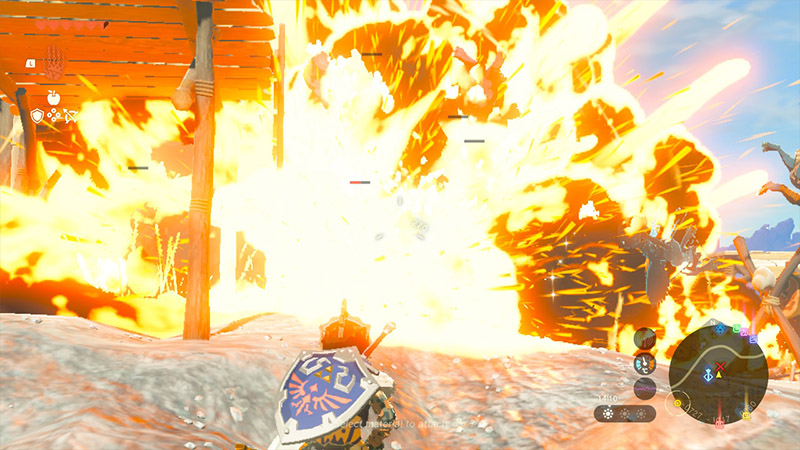Viewport: 800px width, 450px height.
Task: Click the green stamp at minimap edge
Action: click(734, 328)
